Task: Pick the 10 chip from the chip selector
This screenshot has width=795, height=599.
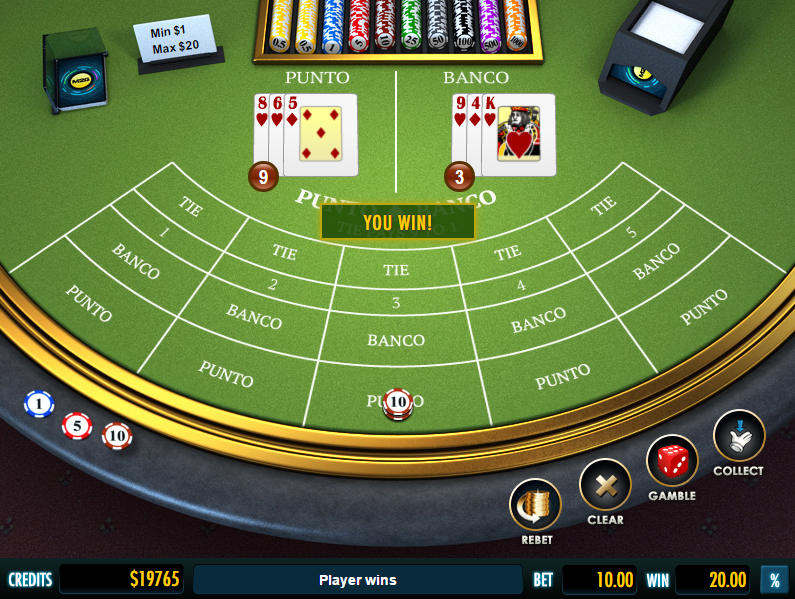Action: [117, 436]
